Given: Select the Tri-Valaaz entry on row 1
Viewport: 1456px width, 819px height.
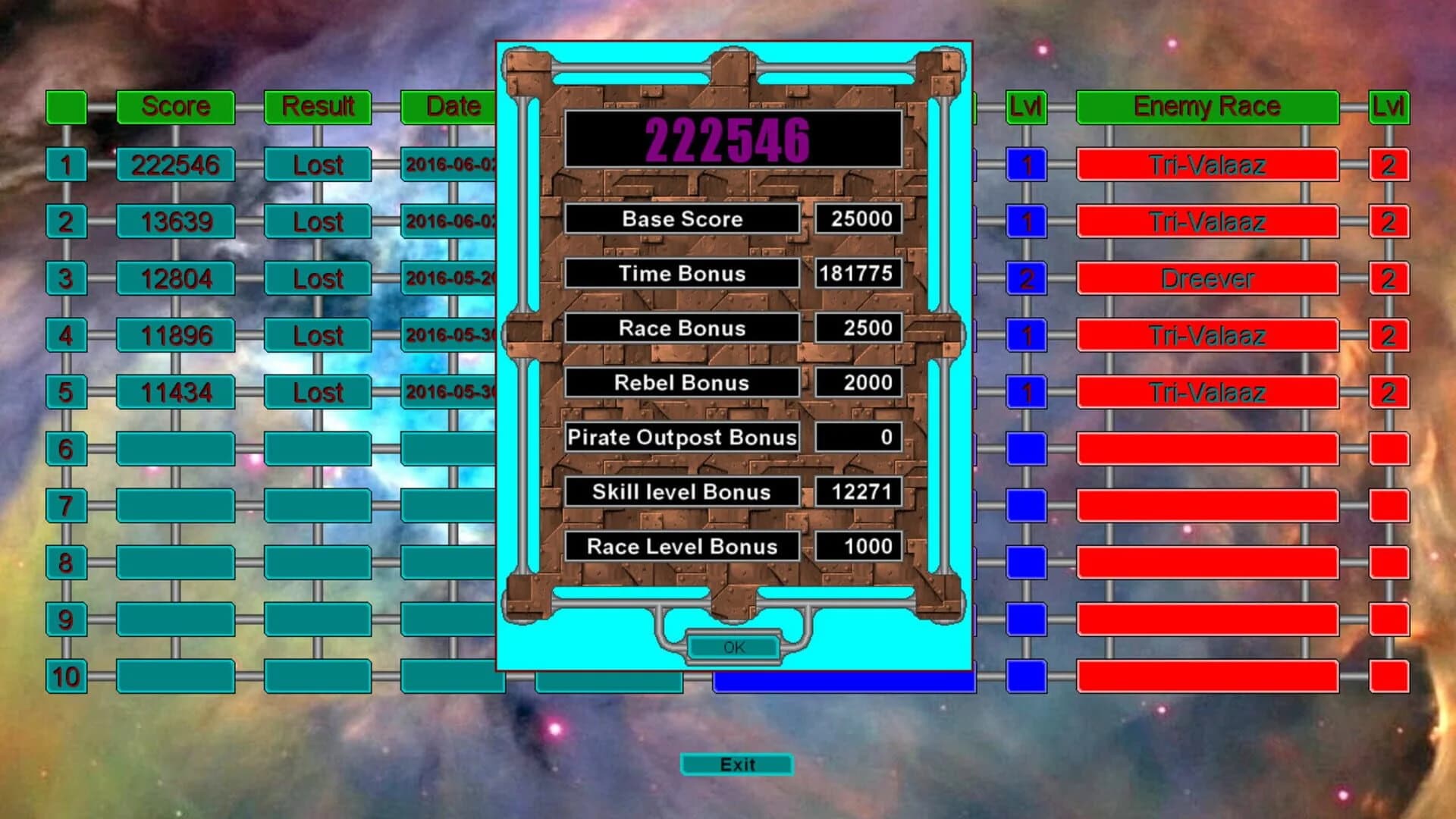Looking at the screenshot, I should [1206, 164].
